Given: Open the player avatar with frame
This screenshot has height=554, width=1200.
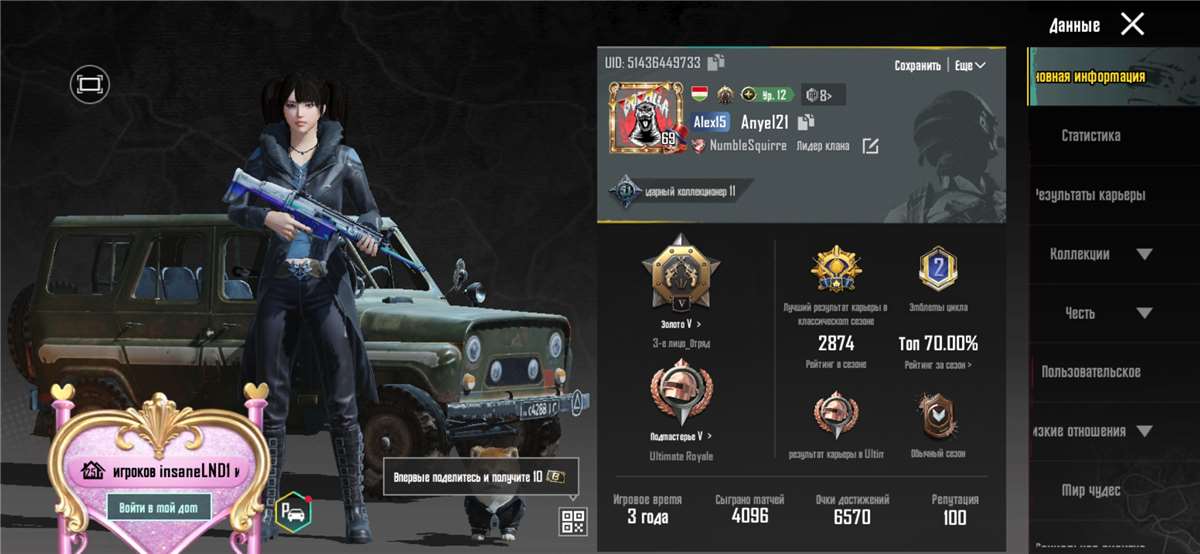Looking at the screenshot, I should coord(644,118).
